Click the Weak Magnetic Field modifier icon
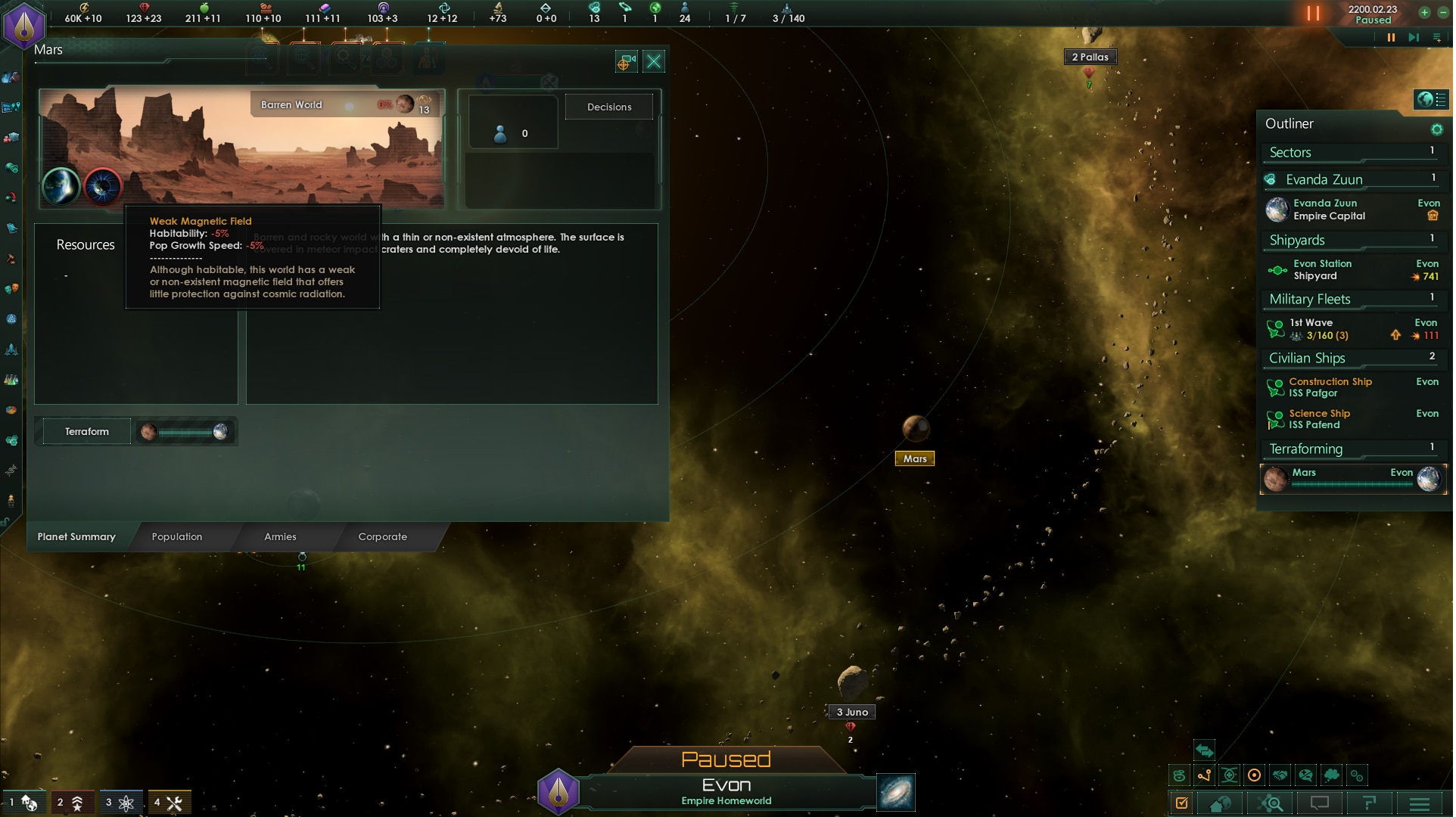Screen dimensions: 1456x817 click(x=103, y=186)
